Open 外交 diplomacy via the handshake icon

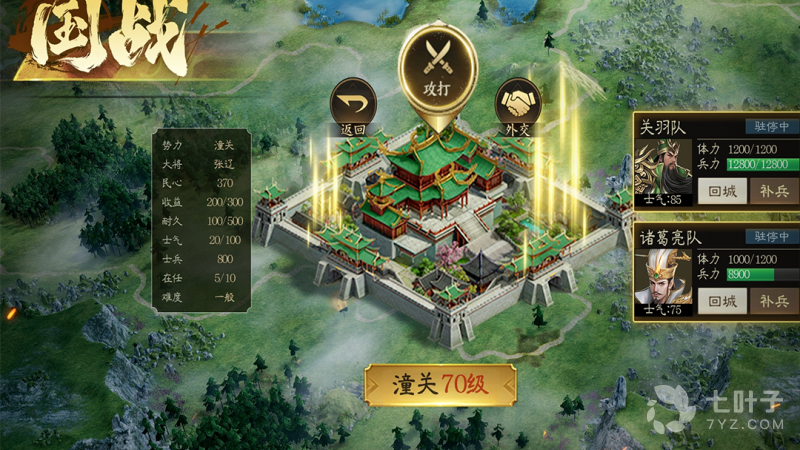(517, 105)
